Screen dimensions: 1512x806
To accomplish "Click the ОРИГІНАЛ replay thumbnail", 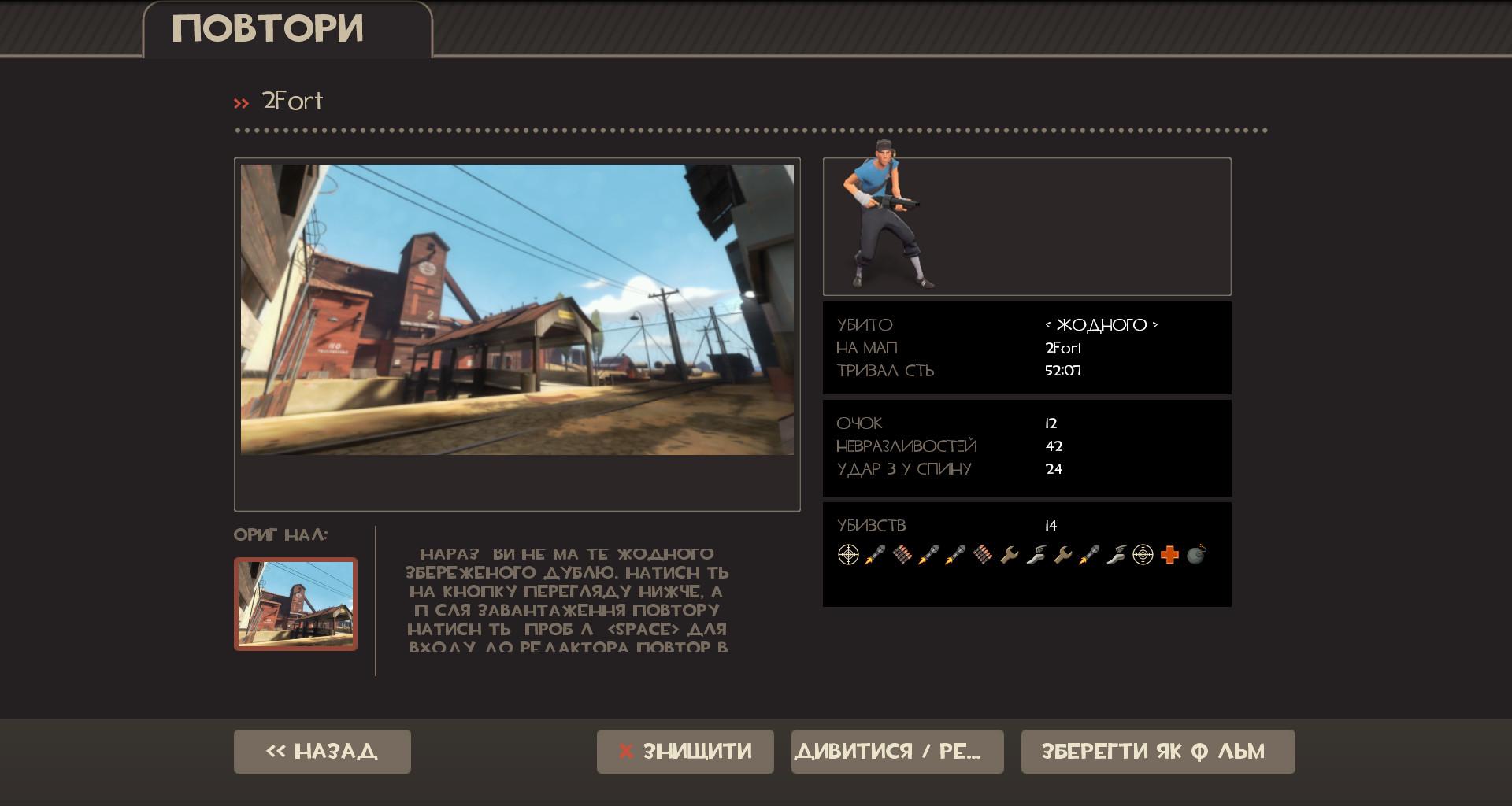I will click(x=295, y=604).
